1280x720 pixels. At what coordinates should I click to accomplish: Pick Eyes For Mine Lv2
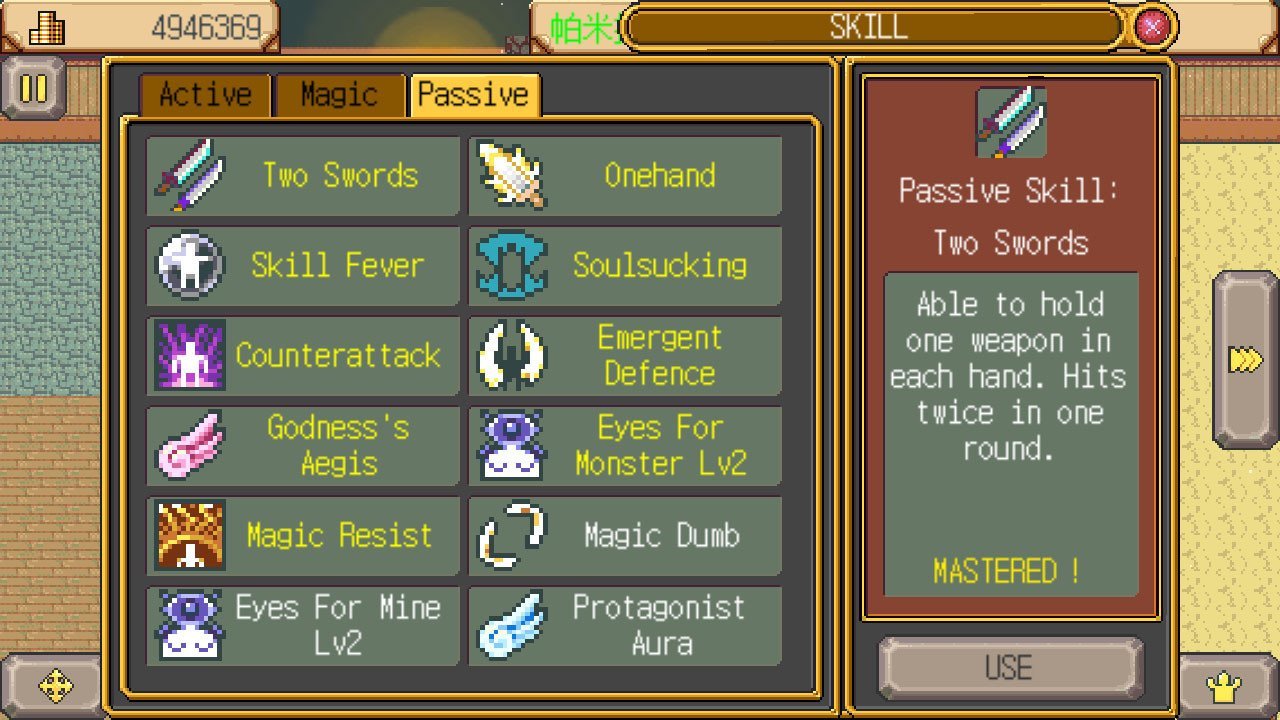(302, 626)
